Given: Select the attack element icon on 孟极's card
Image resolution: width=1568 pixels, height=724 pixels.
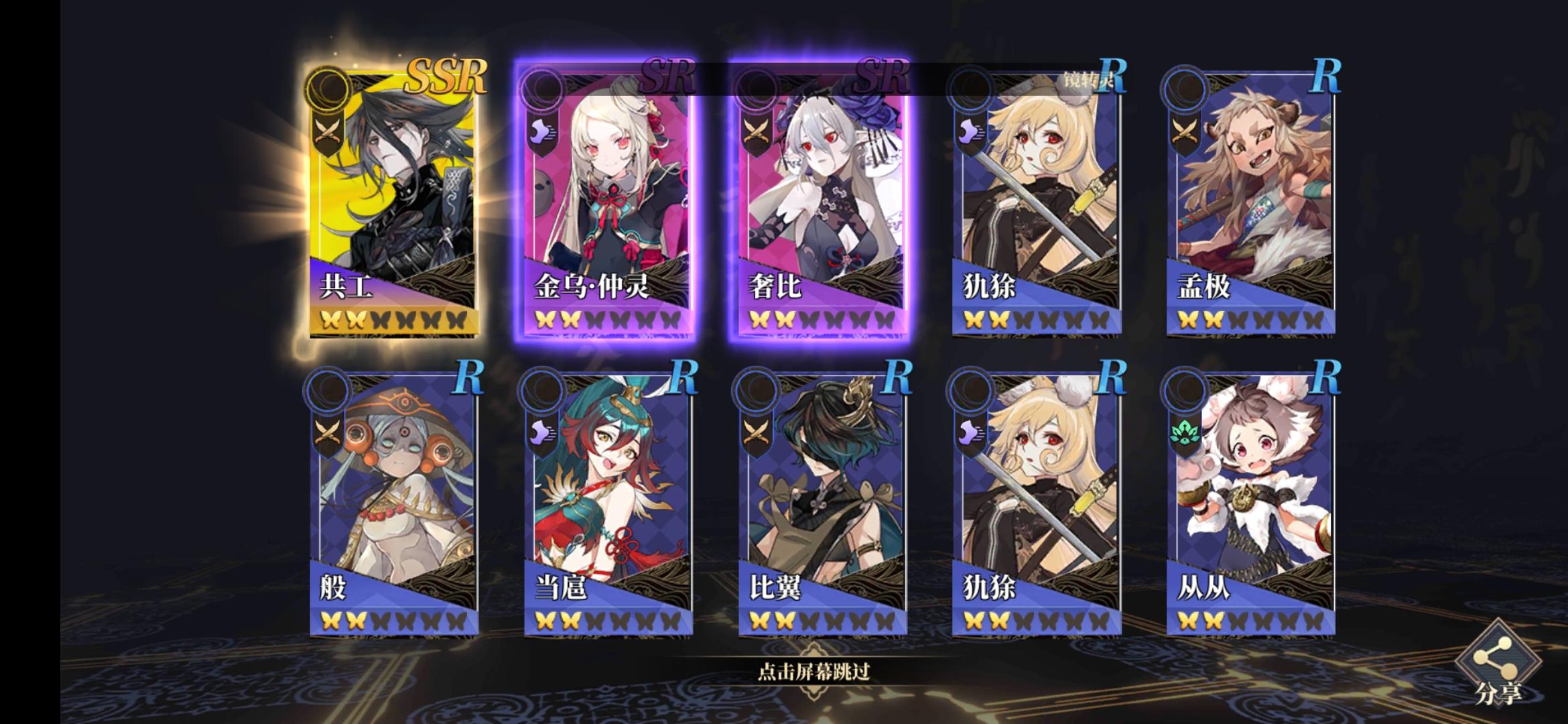Looking at the screenshot, I should tap(1183, 131).
